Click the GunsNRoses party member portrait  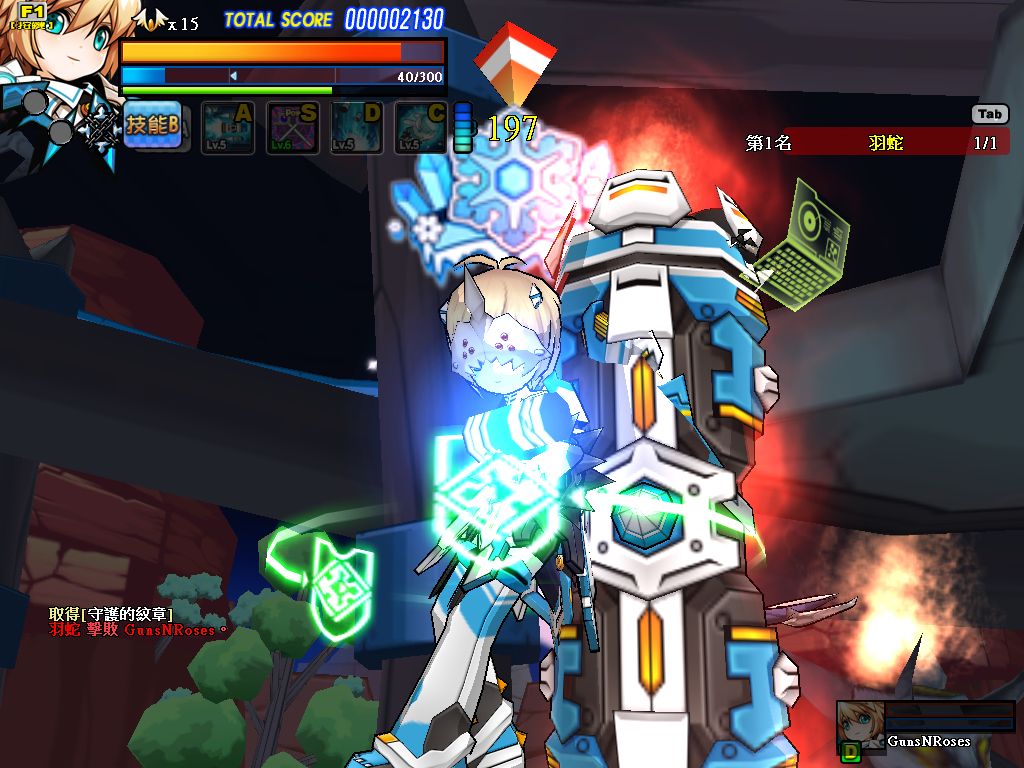(859, 724)
